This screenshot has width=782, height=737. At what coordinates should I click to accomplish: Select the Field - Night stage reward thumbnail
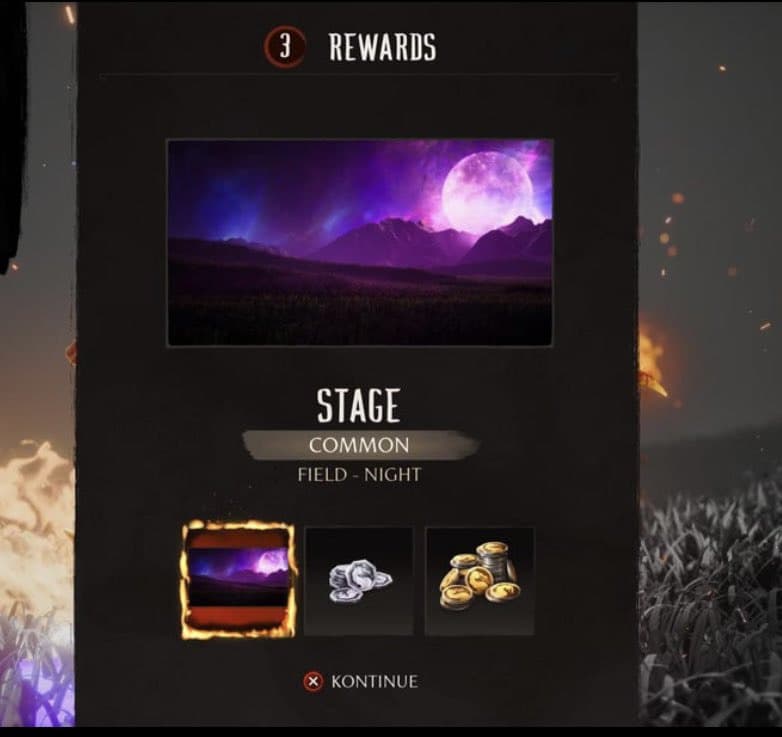tap(239, 580)
